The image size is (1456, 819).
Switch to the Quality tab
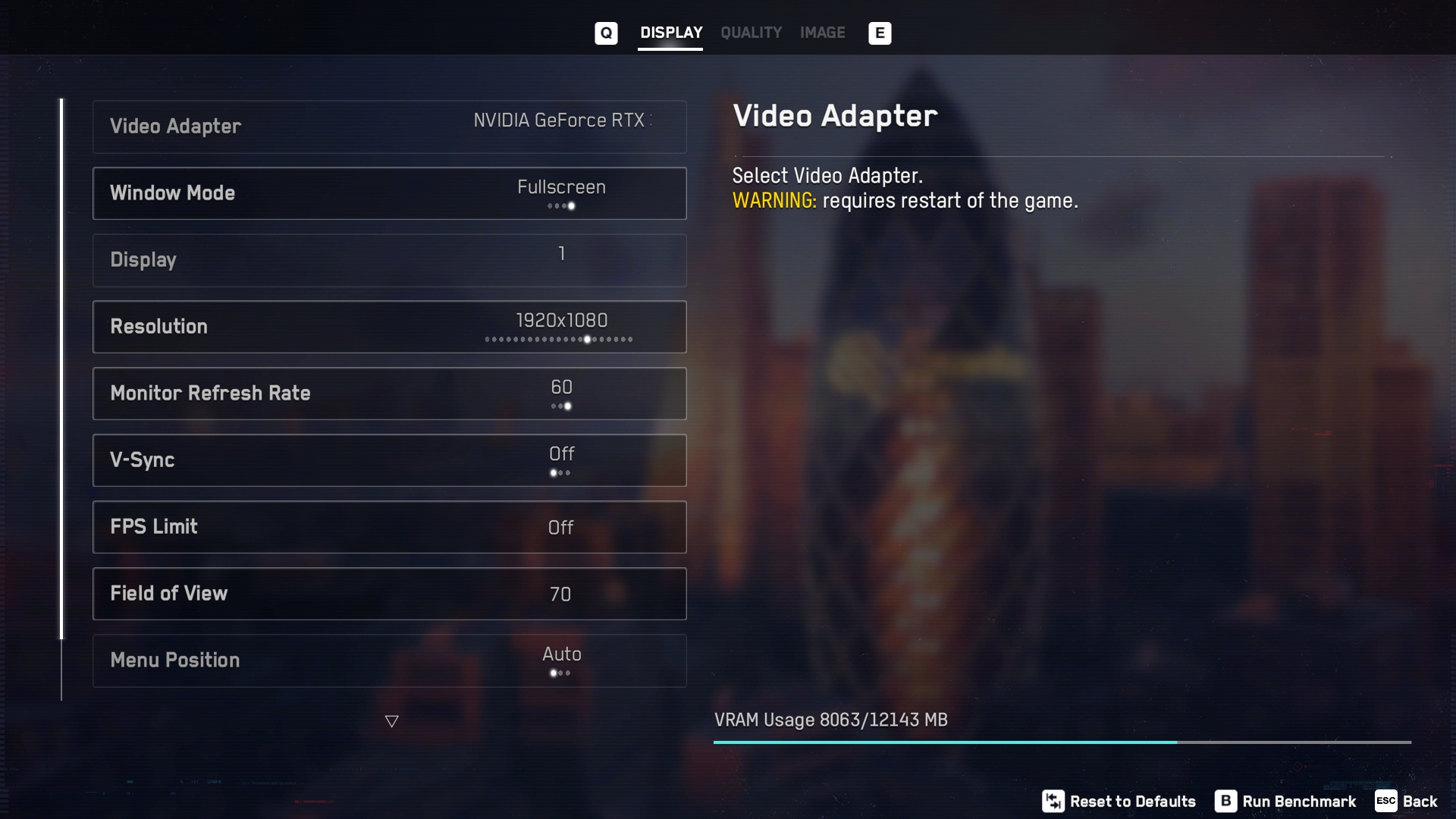(x=751, y=33)
